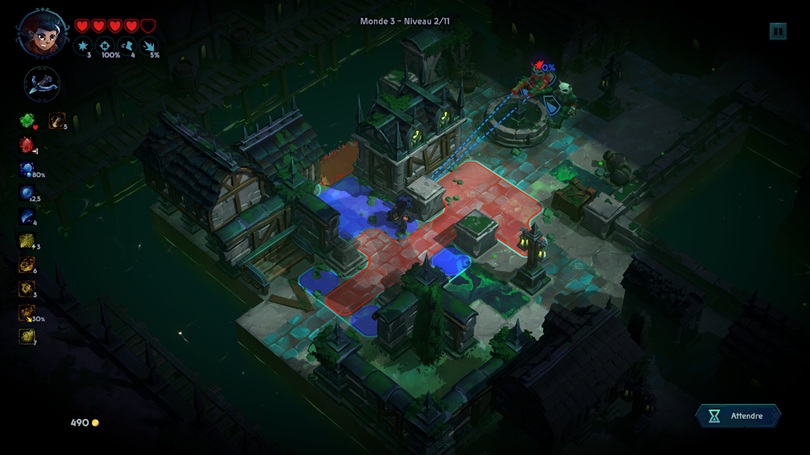
Task: Inspect the green clover relic
Action: coord(27,121)
